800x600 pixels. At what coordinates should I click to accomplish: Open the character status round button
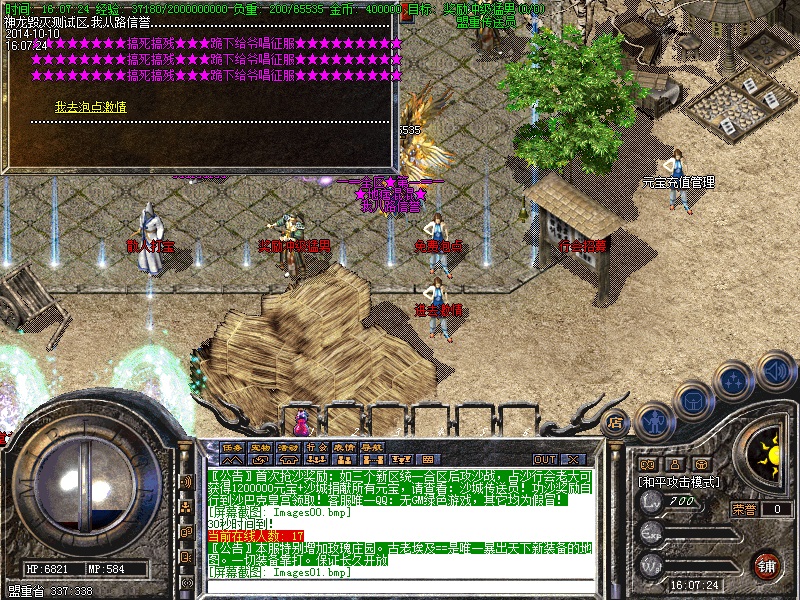point(654,421)
